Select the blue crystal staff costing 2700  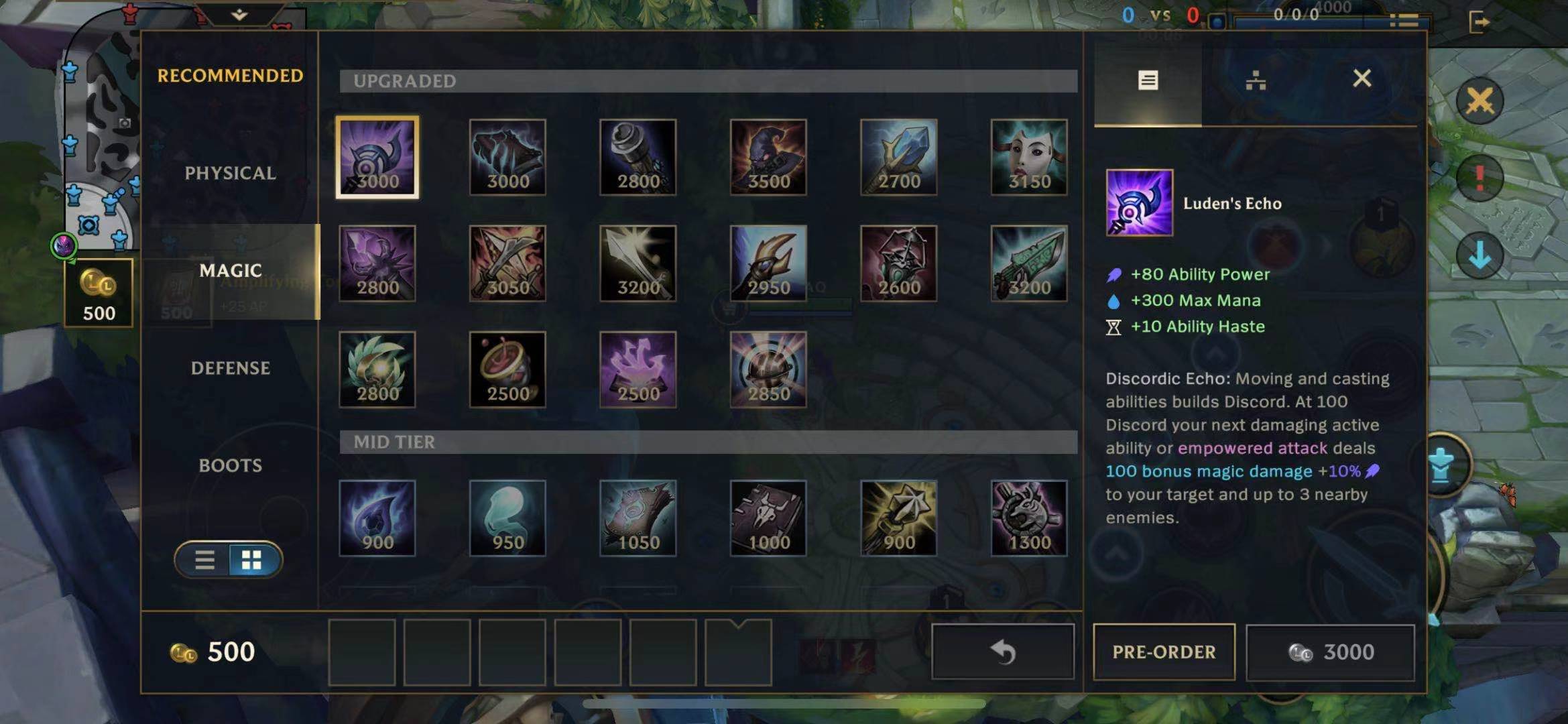[x=898, y=158]
